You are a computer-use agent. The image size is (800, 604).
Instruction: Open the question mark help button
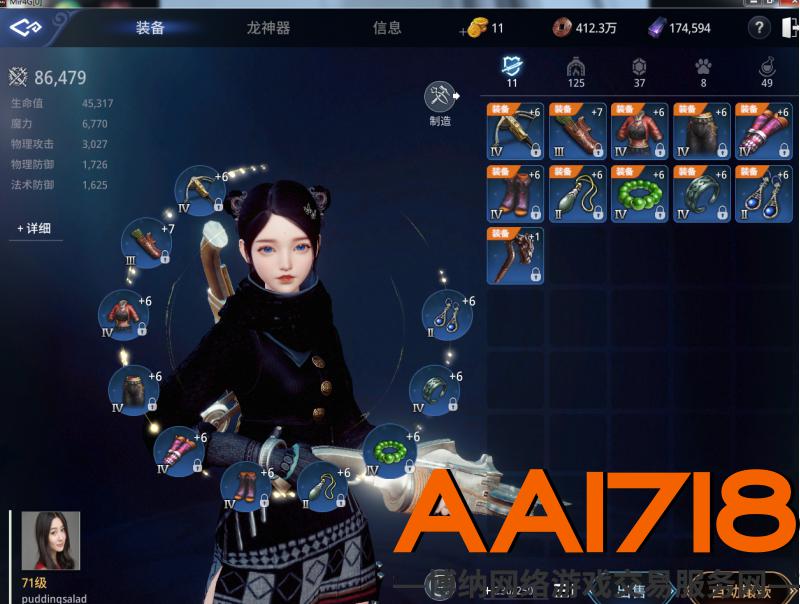coord(761,28)
